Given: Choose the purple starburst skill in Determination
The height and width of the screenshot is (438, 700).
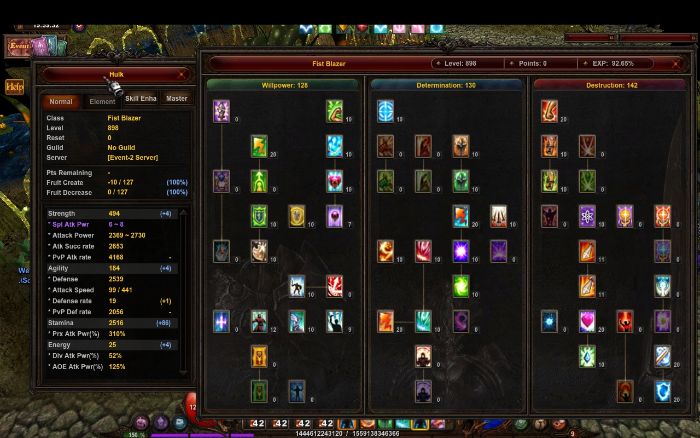Looking at the screenshot, I should (x=460, y=251).
